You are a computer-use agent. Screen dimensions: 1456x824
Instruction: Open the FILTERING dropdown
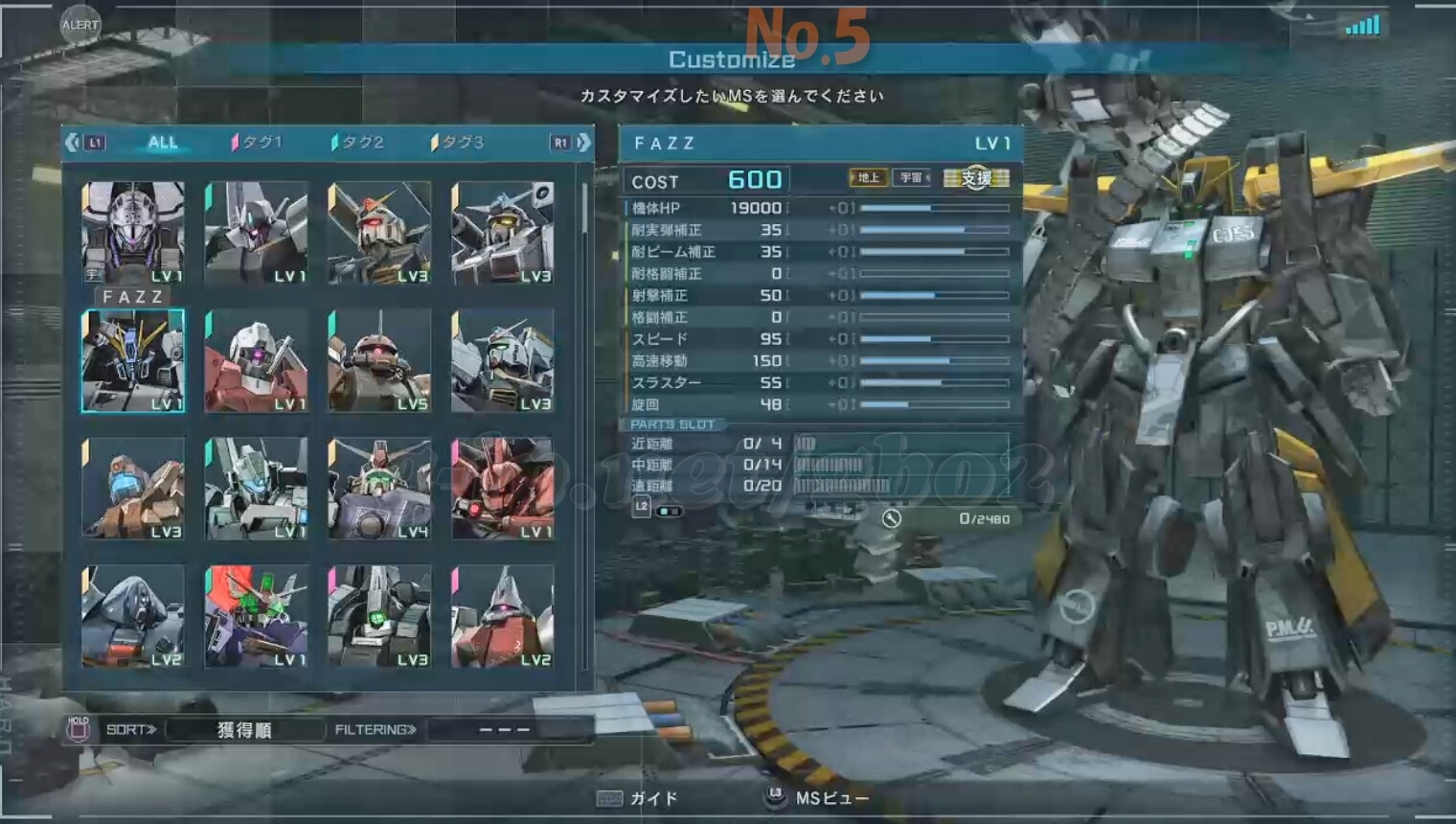coord(505,730)
